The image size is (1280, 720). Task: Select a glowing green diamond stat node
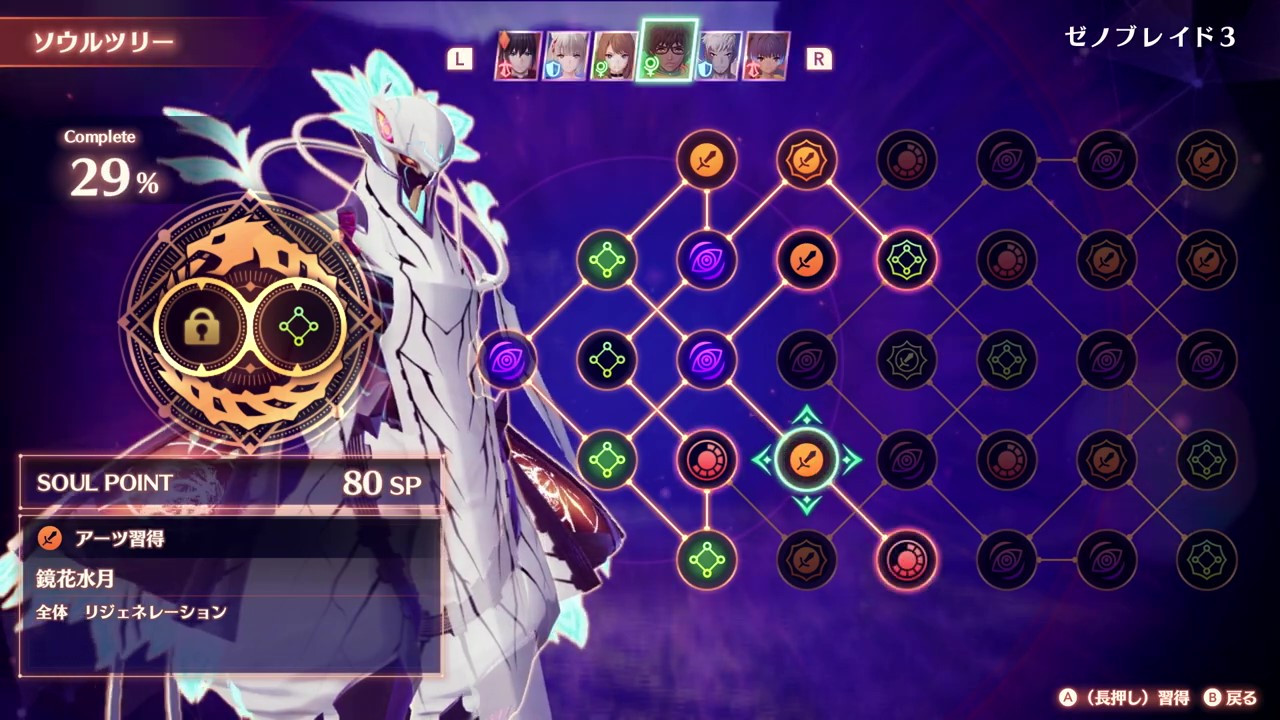pos(607,260)
